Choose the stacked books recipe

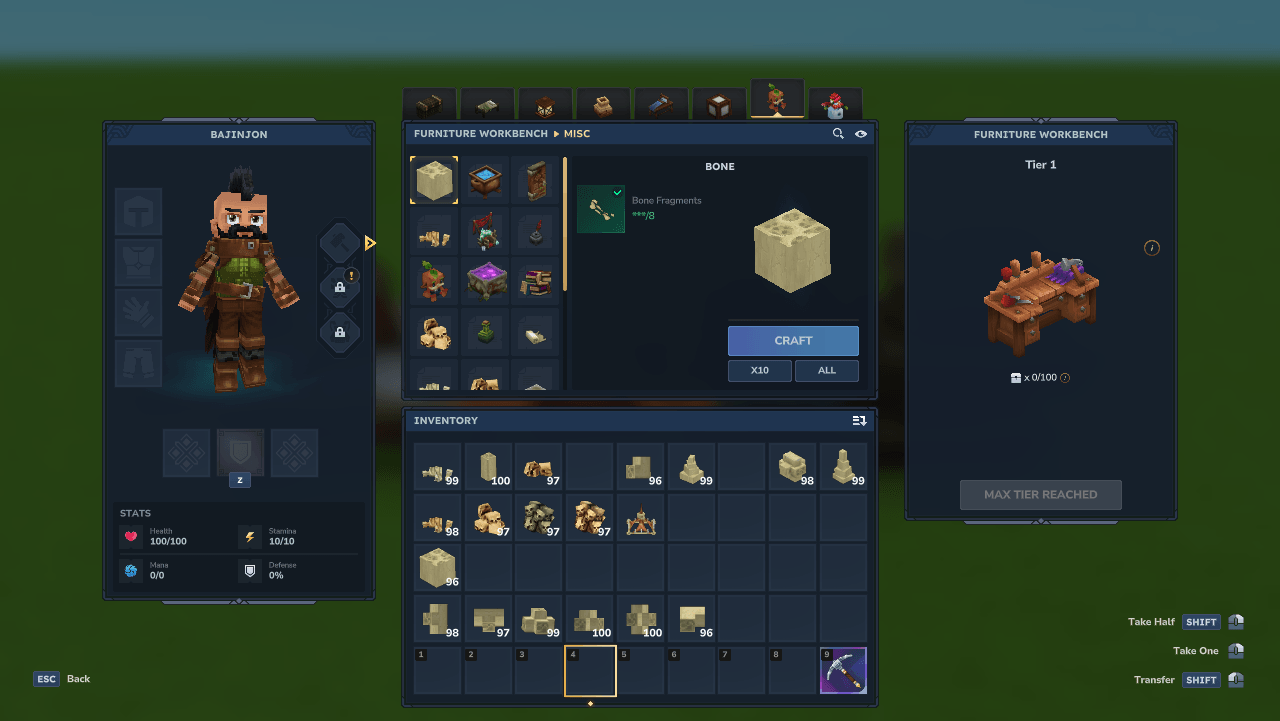[536, 283]
